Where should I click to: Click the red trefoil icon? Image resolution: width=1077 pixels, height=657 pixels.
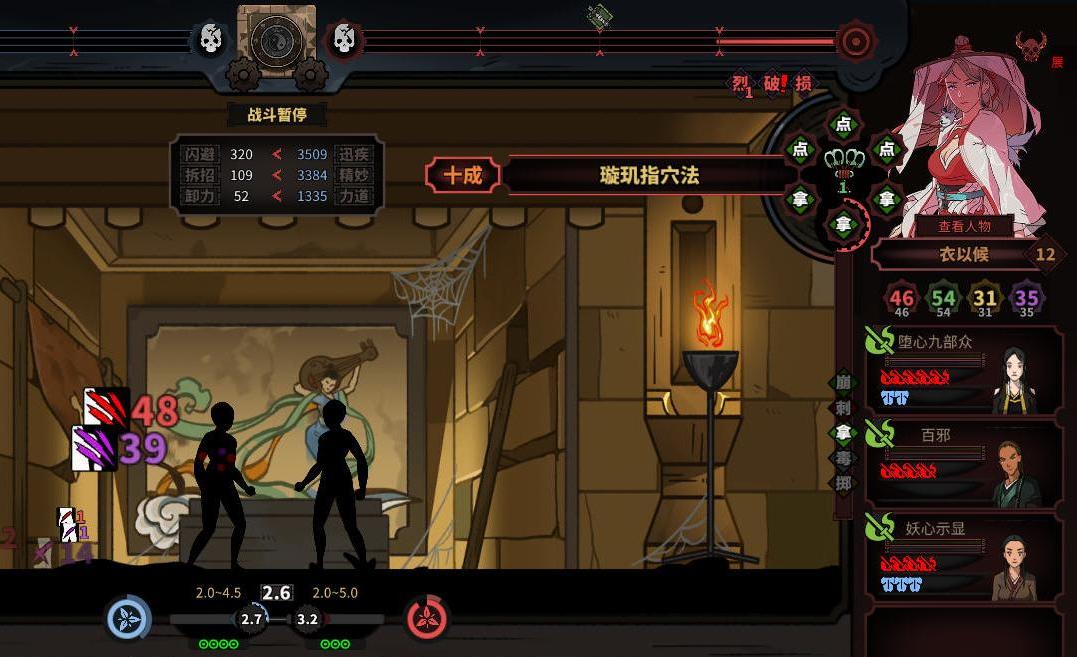[428, 618]
